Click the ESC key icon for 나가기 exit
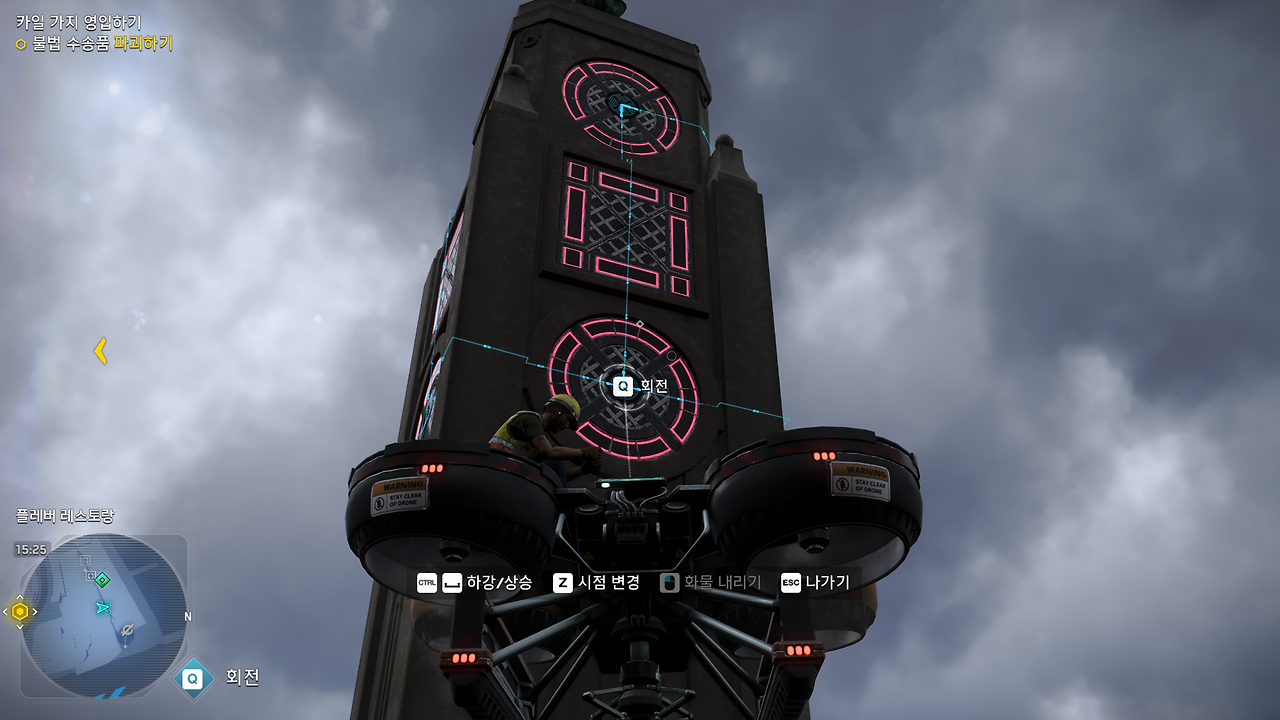This screenshot has height=720, width=1280. pyautogui.click(x=793, y=582)
